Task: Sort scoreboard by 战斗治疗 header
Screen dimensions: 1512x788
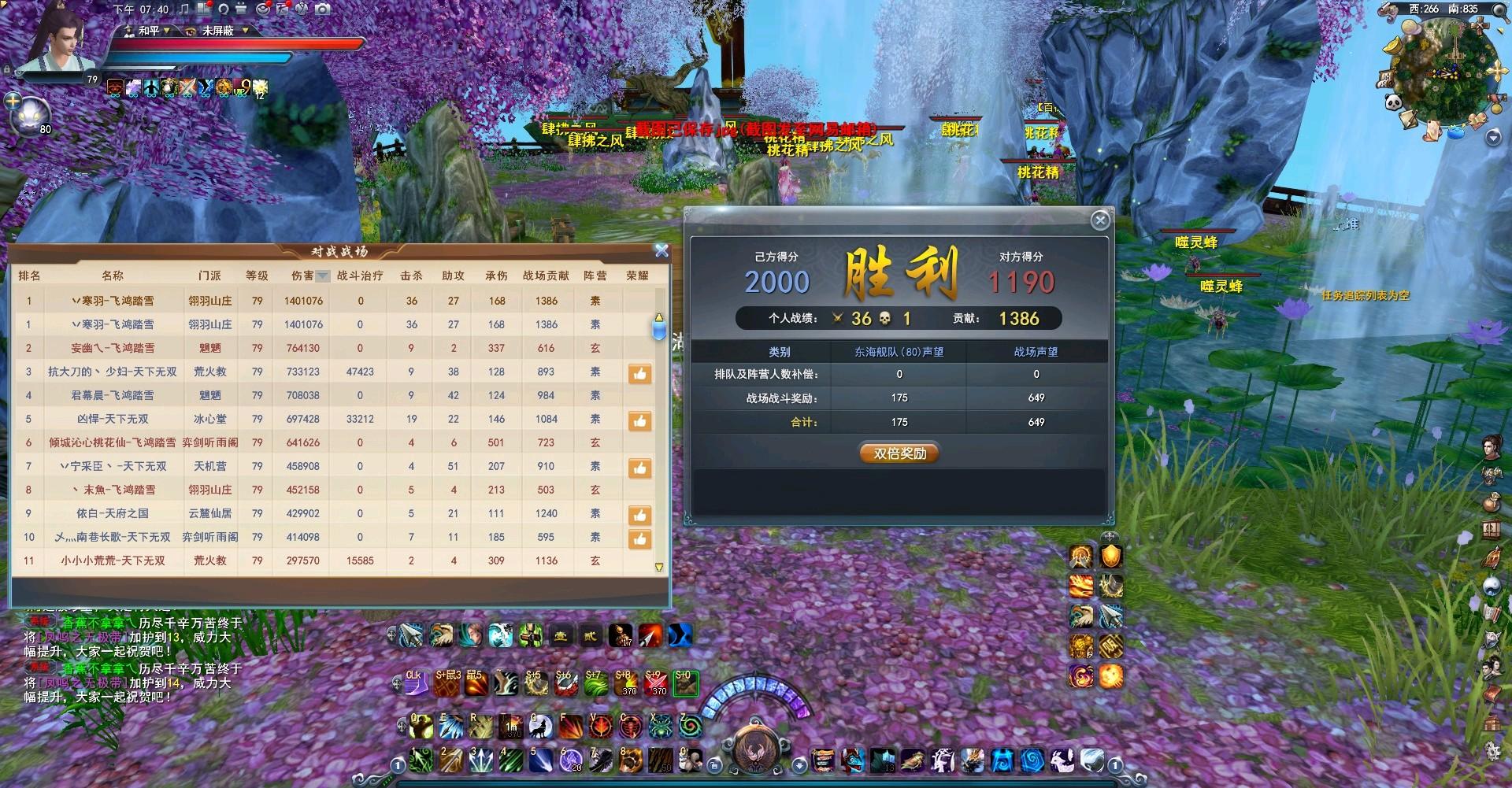Action: tap(360, 276)
